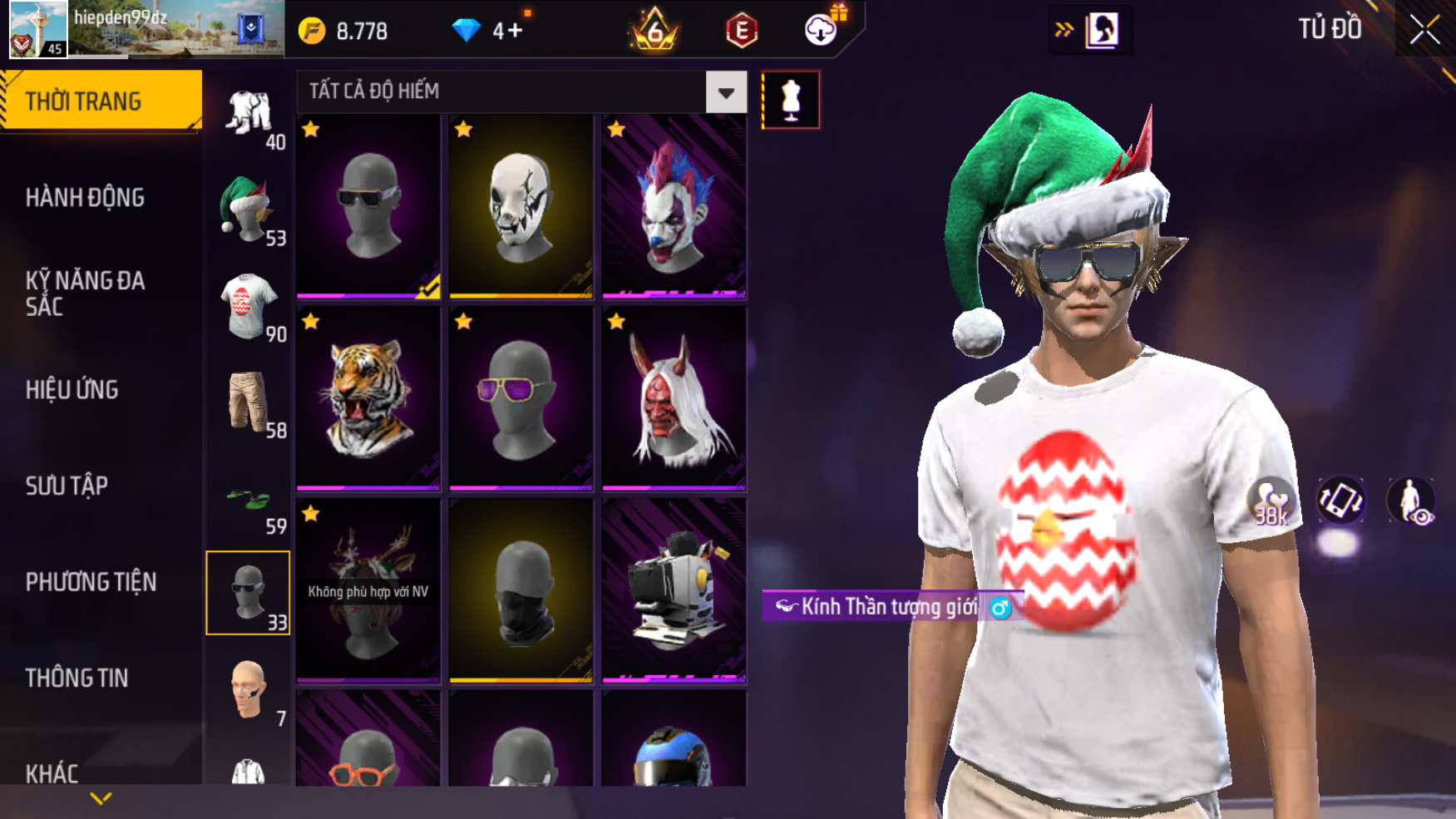Screen dimensions: 1456x819
Task: Open the Hành Động tab
Action: 85,198
